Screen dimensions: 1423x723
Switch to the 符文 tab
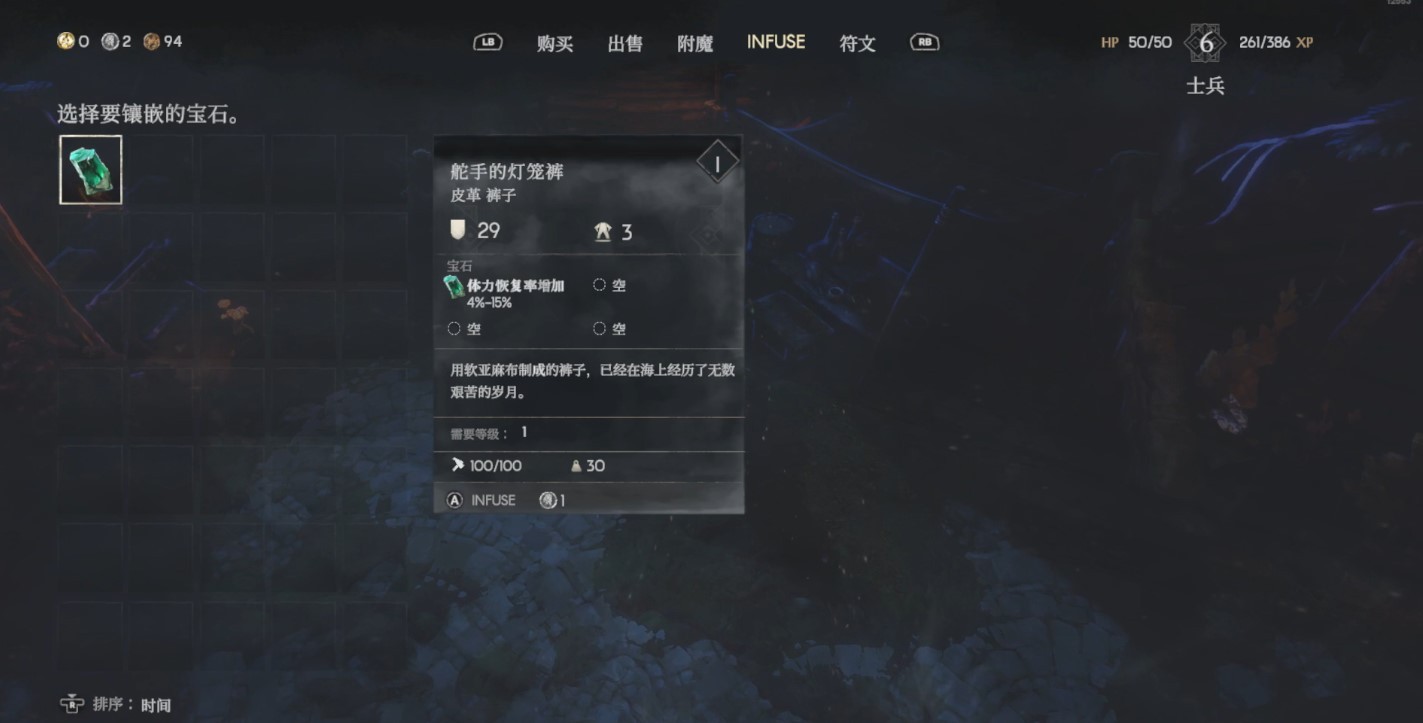[x=856, y=43]
